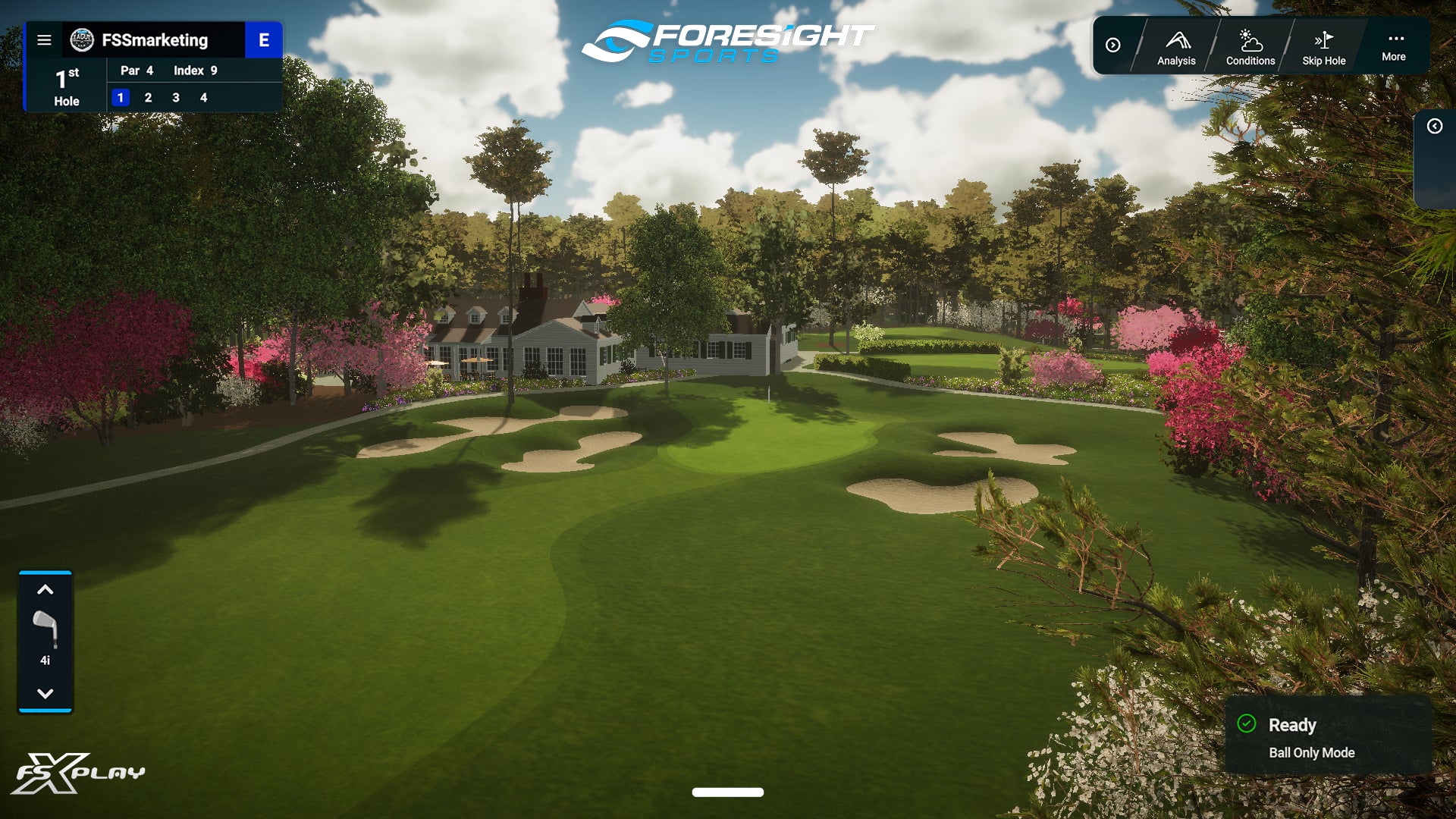The width and height of the screenshot is (1456, 819).
Task: Open the hamburger menu
Action: point(45,40)
